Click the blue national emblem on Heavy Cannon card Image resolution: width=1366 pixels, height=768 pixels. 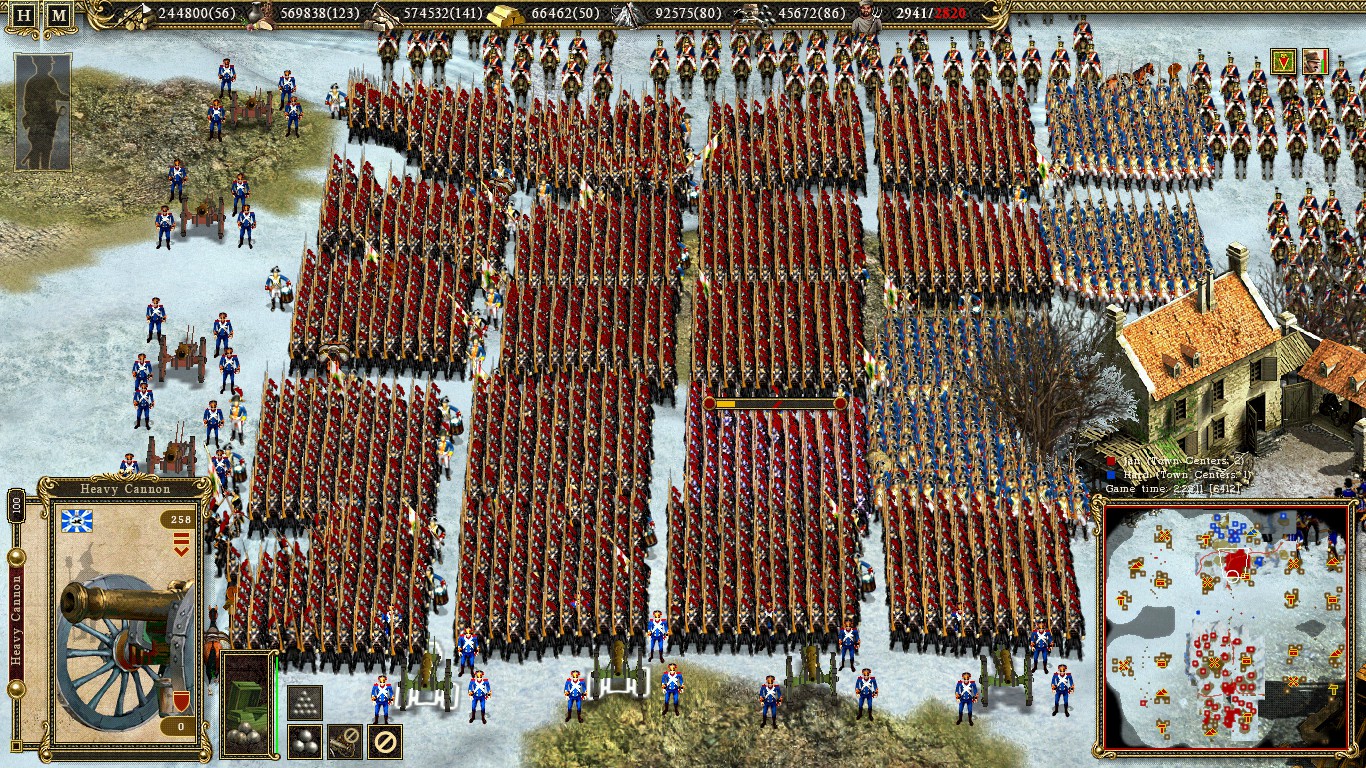pos(76,519)
